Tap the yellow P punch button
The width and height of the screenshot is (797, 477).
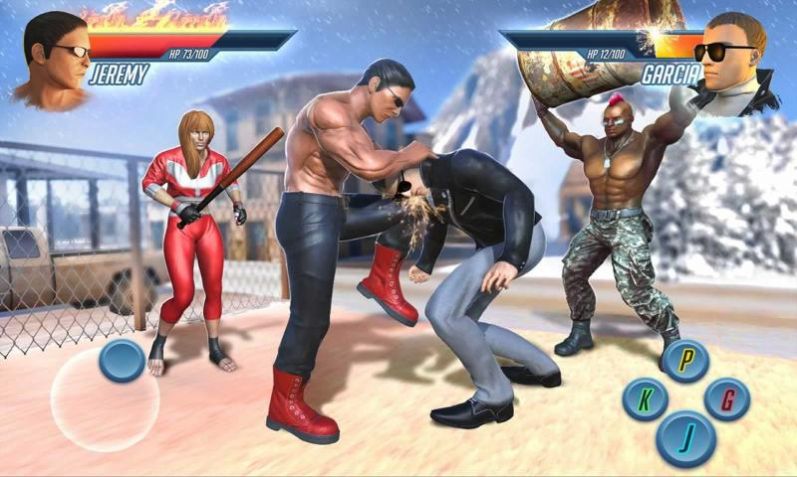click(x=686, y=361)
